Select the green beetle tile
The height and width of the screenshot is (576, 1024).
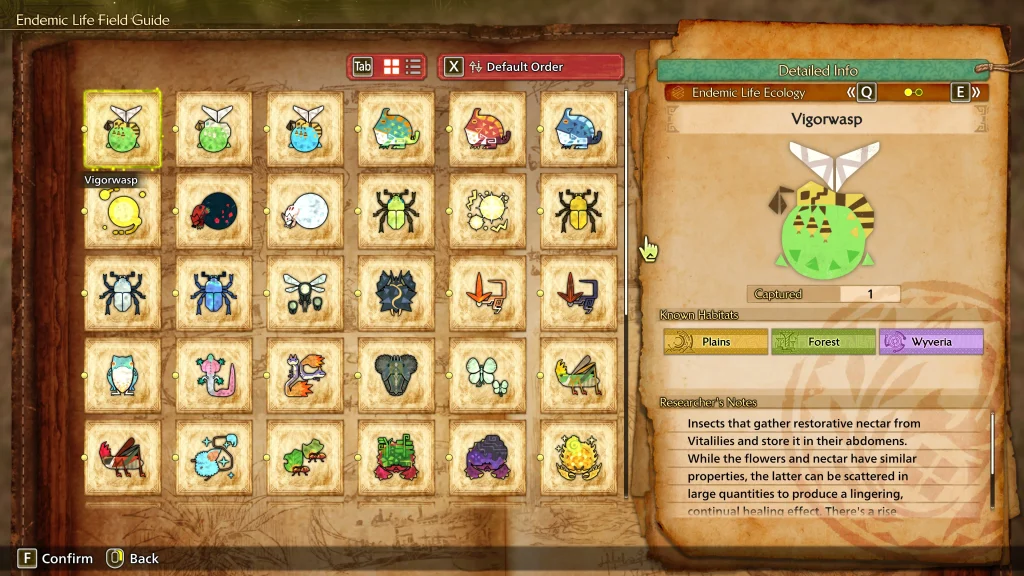click(396, 212)
